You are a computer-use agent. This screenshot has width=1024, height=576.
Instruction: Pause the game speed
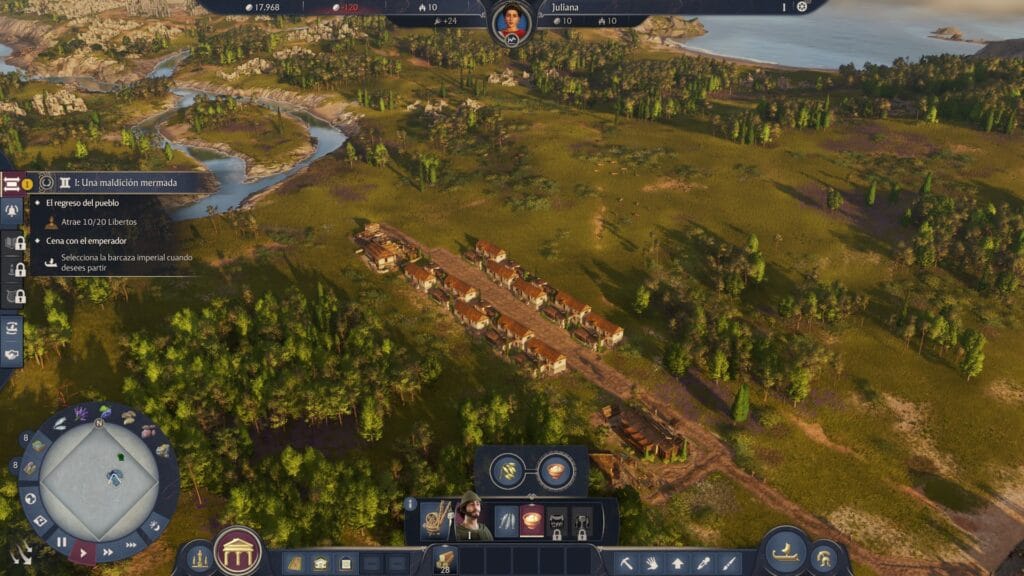tap(62, 543)
